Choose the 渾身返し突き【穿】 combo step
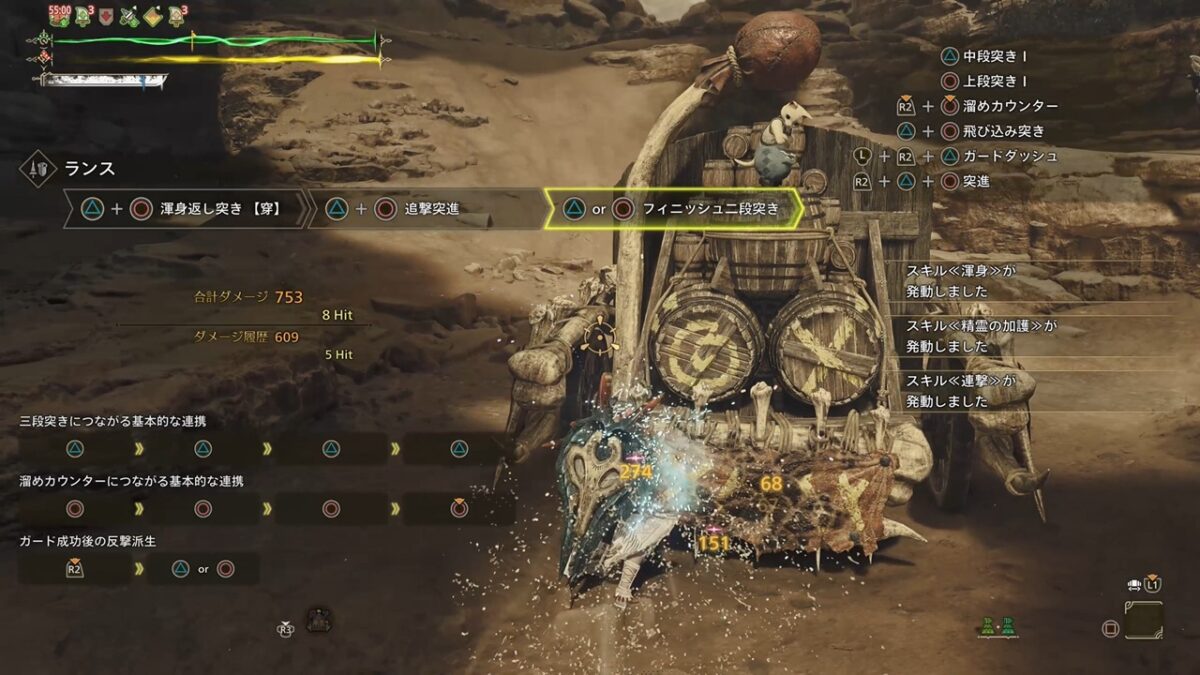The height and width of the screenshot is (675, 1200). click(186, 209)
